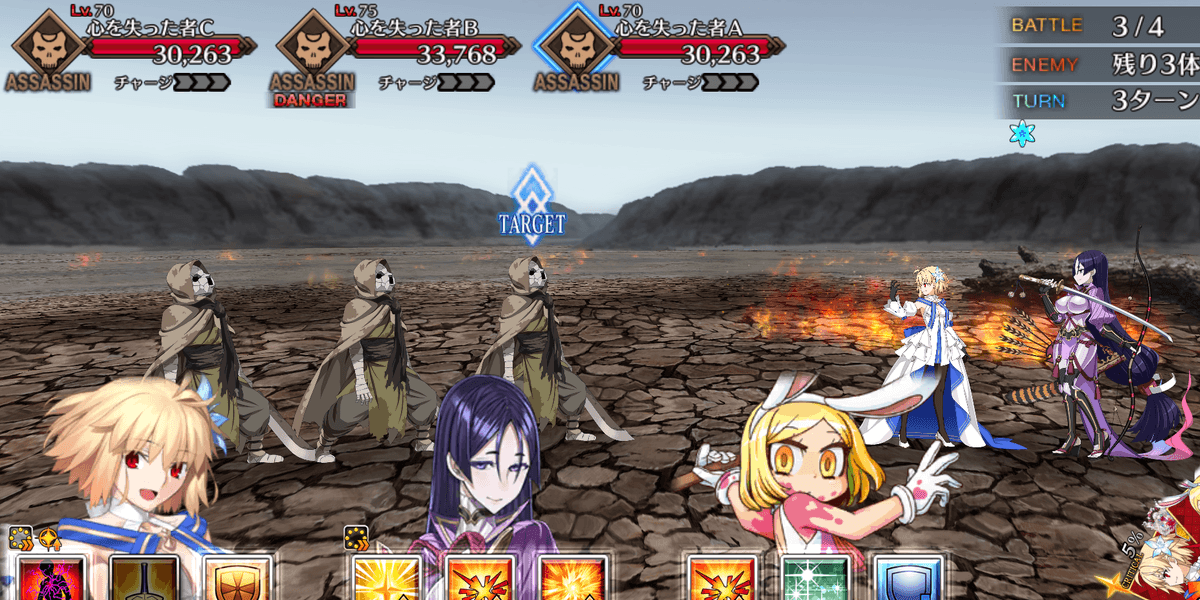Viewport: 1200px width, 600px height.
Task: Activate the green sparkle skill
Action: click(814, 579)
